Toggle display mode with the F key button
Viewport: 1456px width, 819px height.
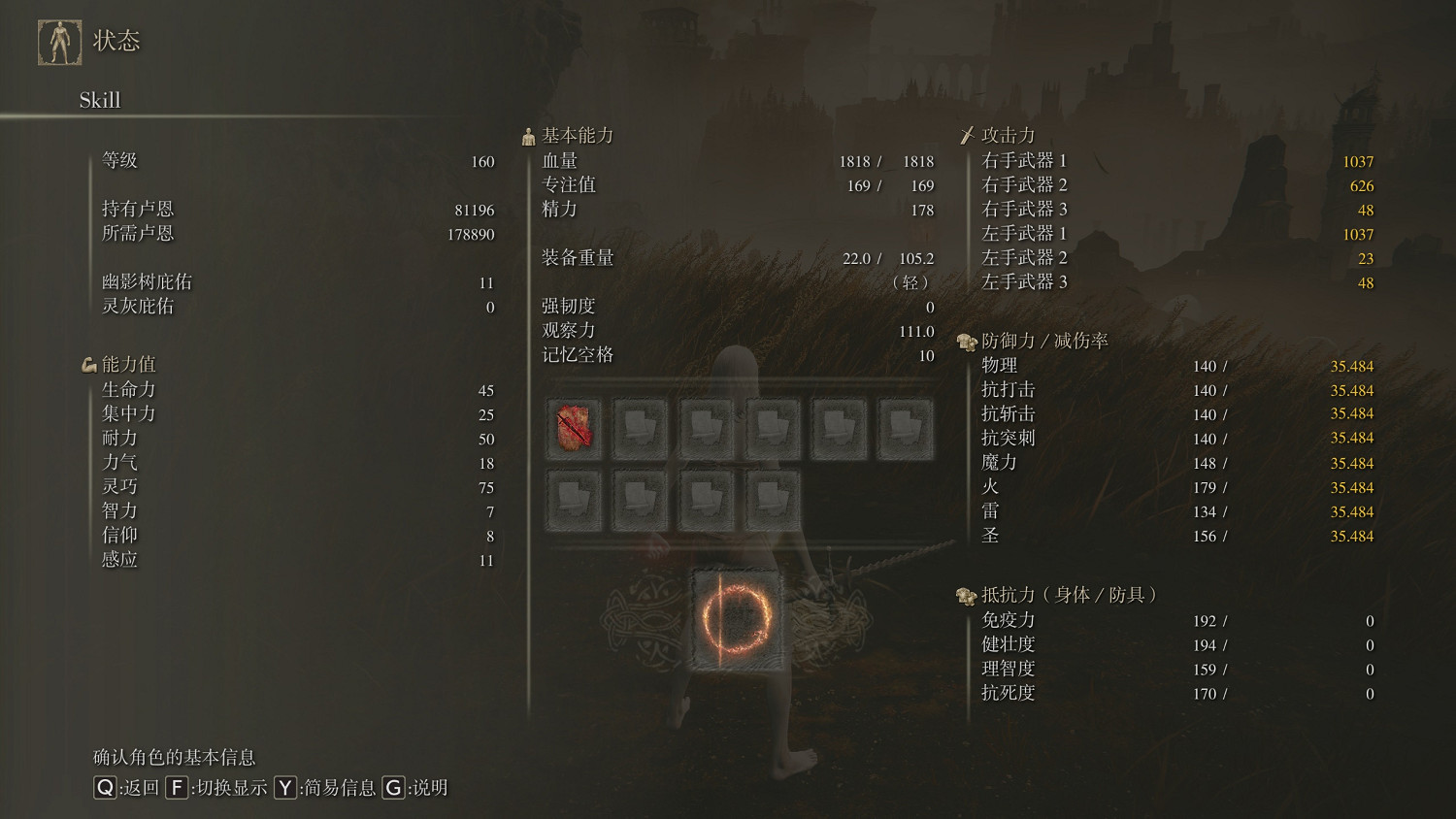tap(176, 789)
